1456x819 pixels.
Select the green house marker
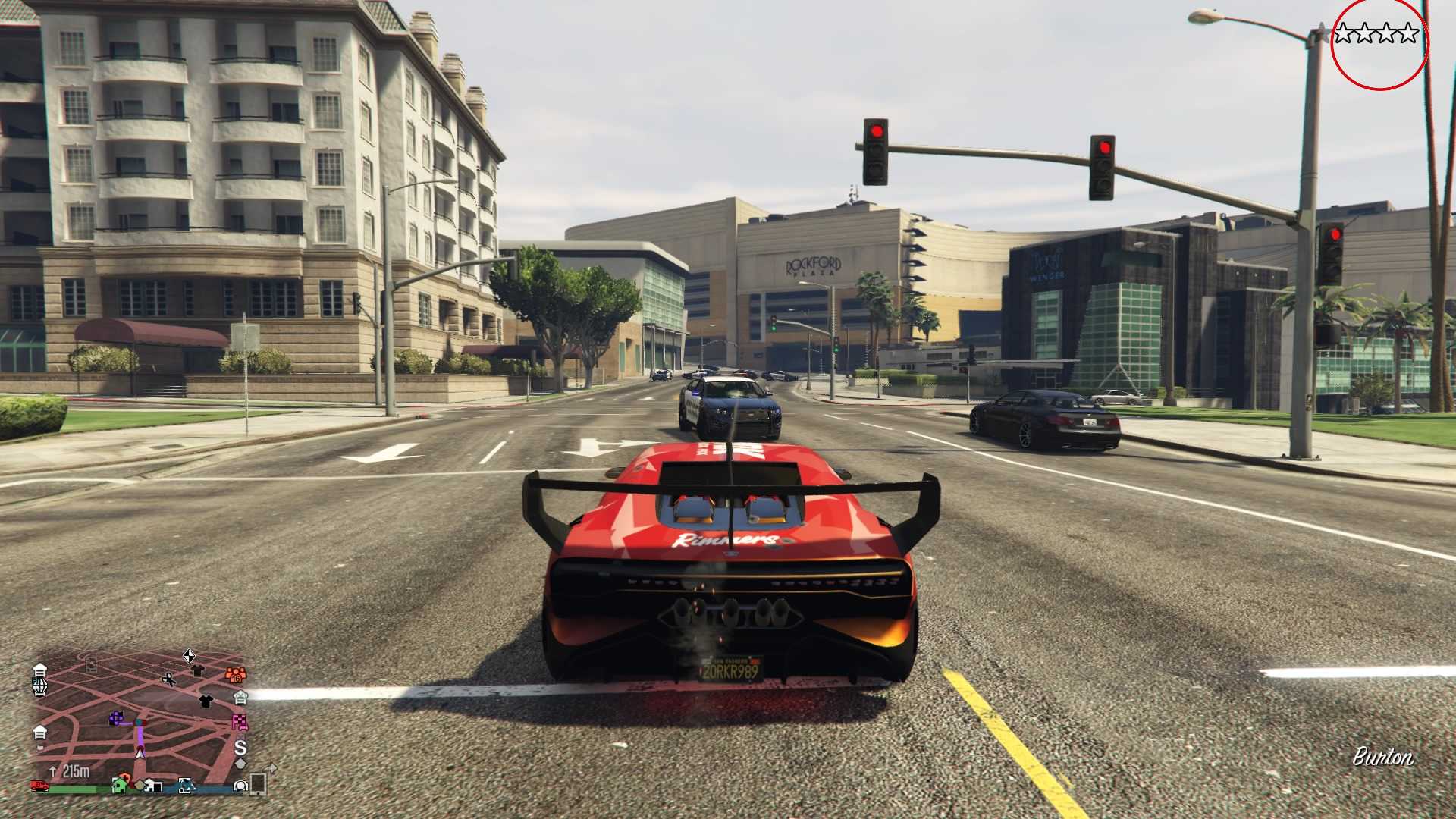(119, 785)
